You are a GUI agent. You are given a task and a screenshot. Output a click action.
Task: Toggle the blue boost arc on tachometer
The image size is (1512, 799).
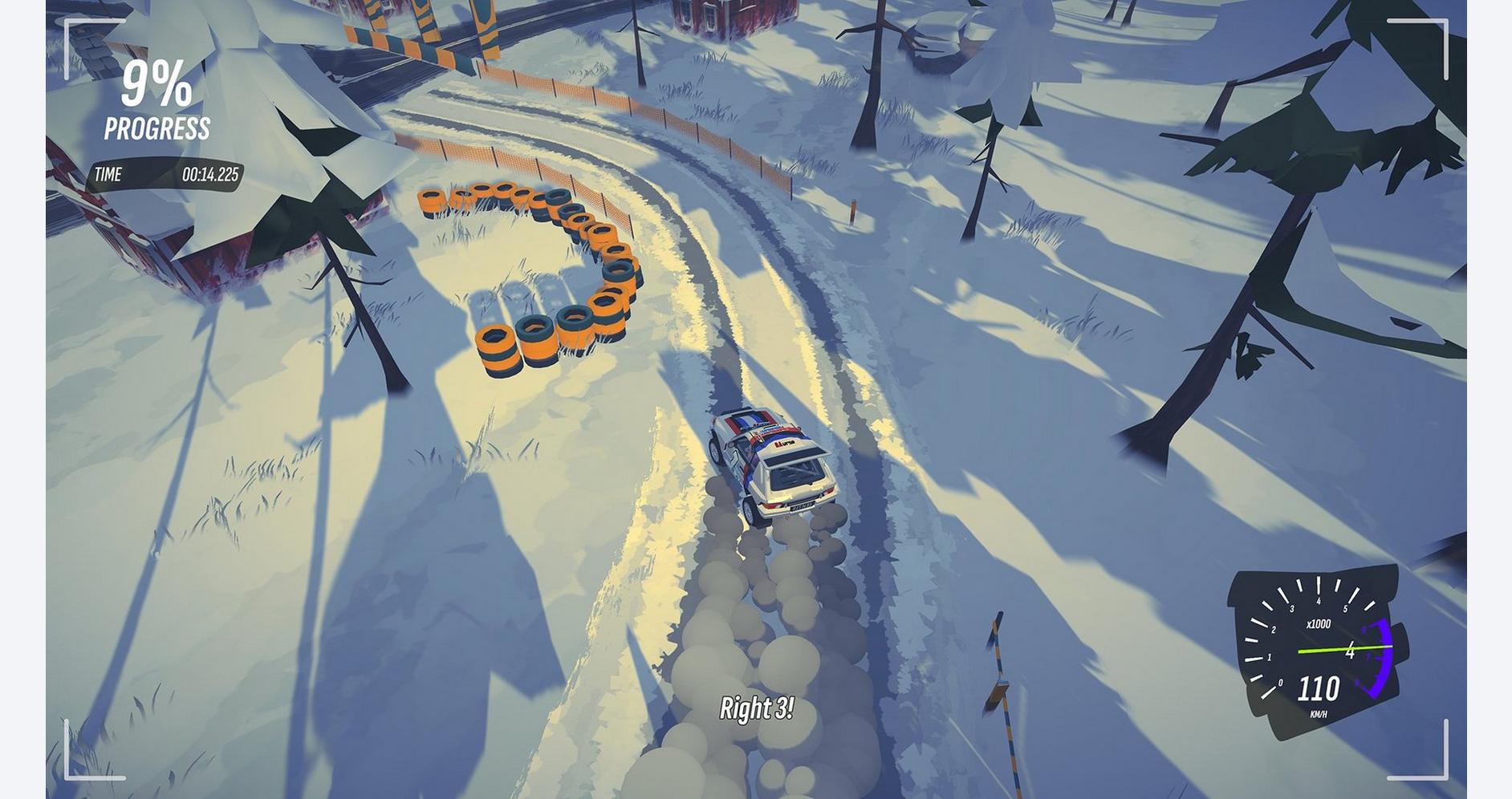(1383, 658)
